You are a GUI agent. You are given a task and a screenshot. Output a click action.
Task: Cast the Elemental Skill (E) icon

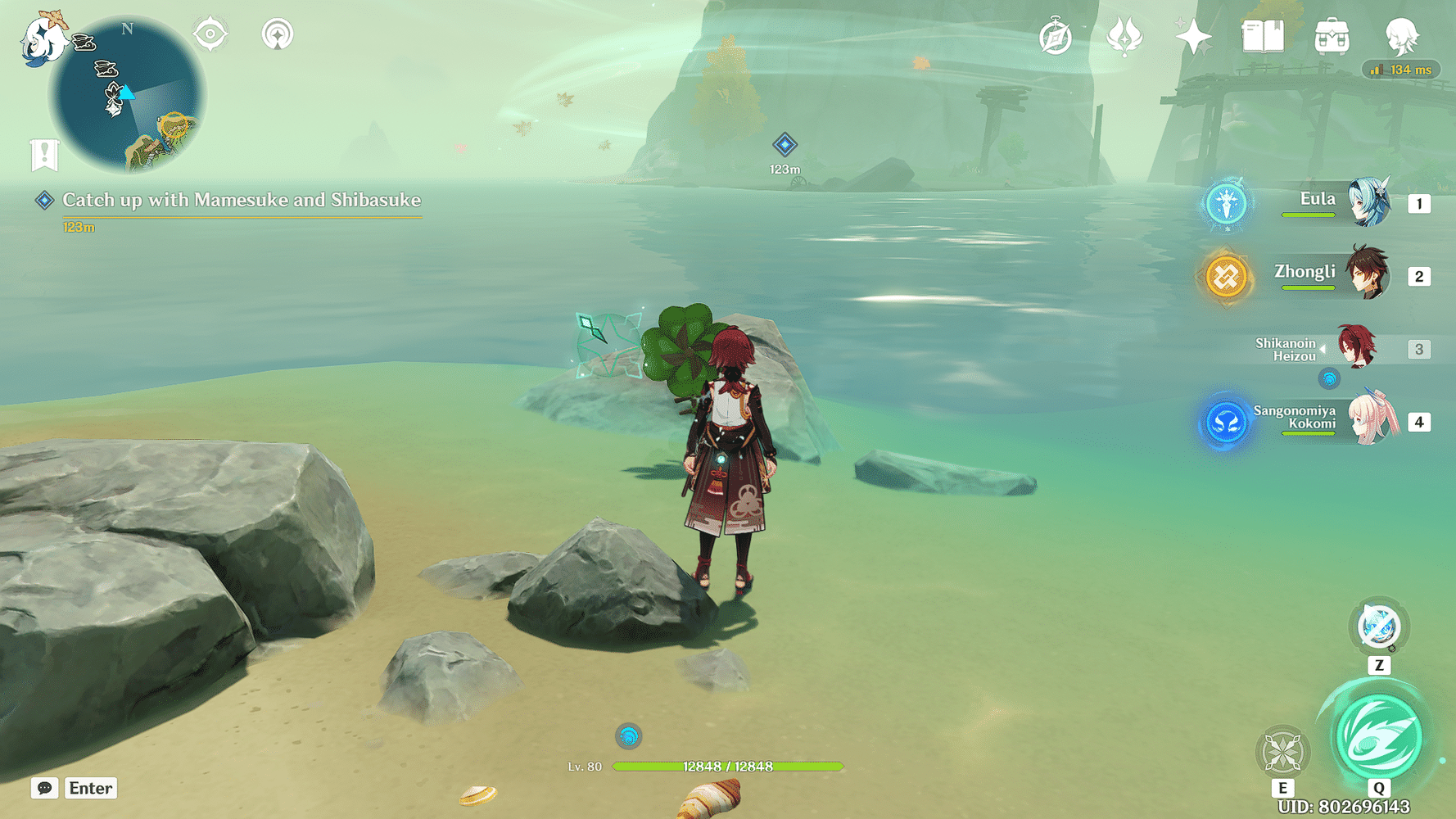coord(1282,751)
